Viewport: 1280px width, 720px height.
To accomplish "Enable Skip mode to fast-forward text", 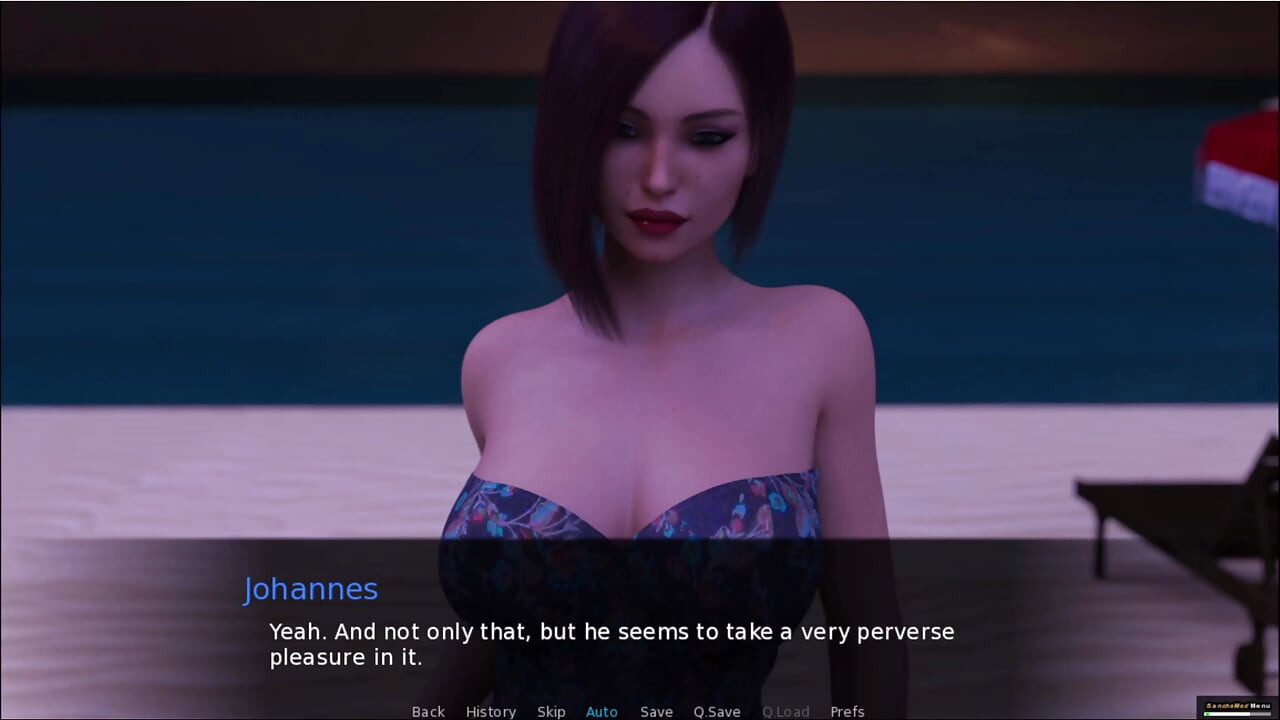I will tap(551, 711).
